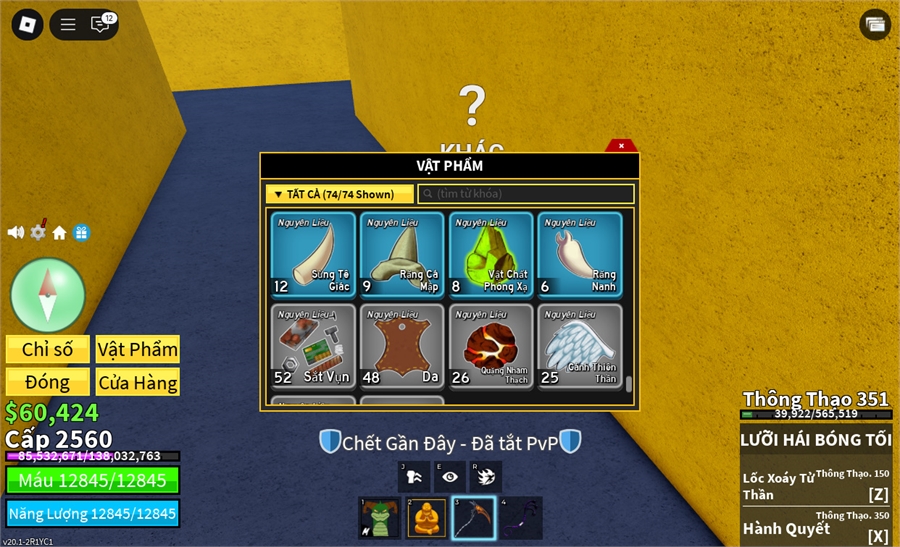Open the Cửa Hàng shop
900x547 pixels.
138,382
